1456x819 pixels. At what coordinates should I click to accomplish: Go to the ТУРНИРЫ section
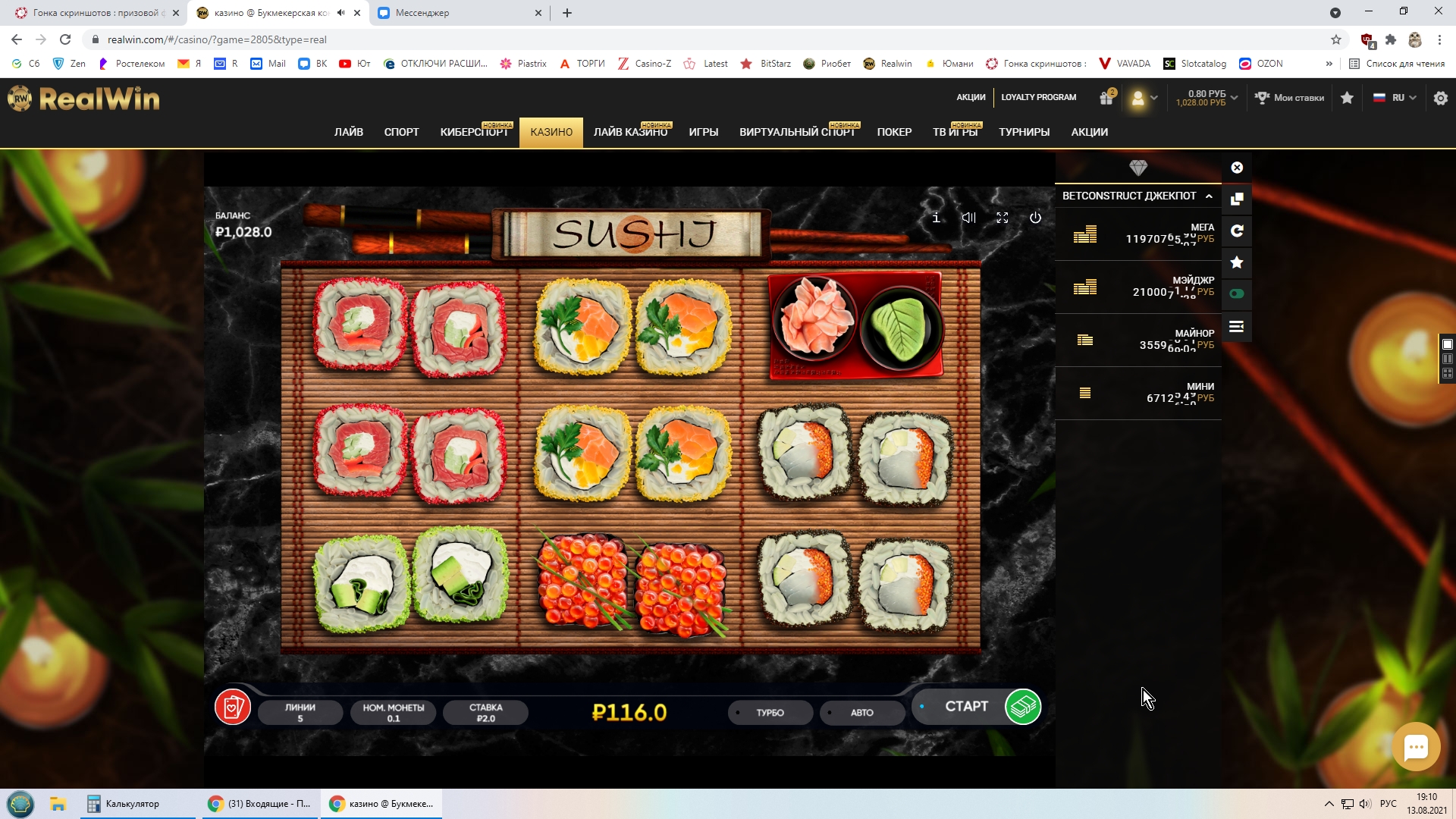pos(1024,132)
